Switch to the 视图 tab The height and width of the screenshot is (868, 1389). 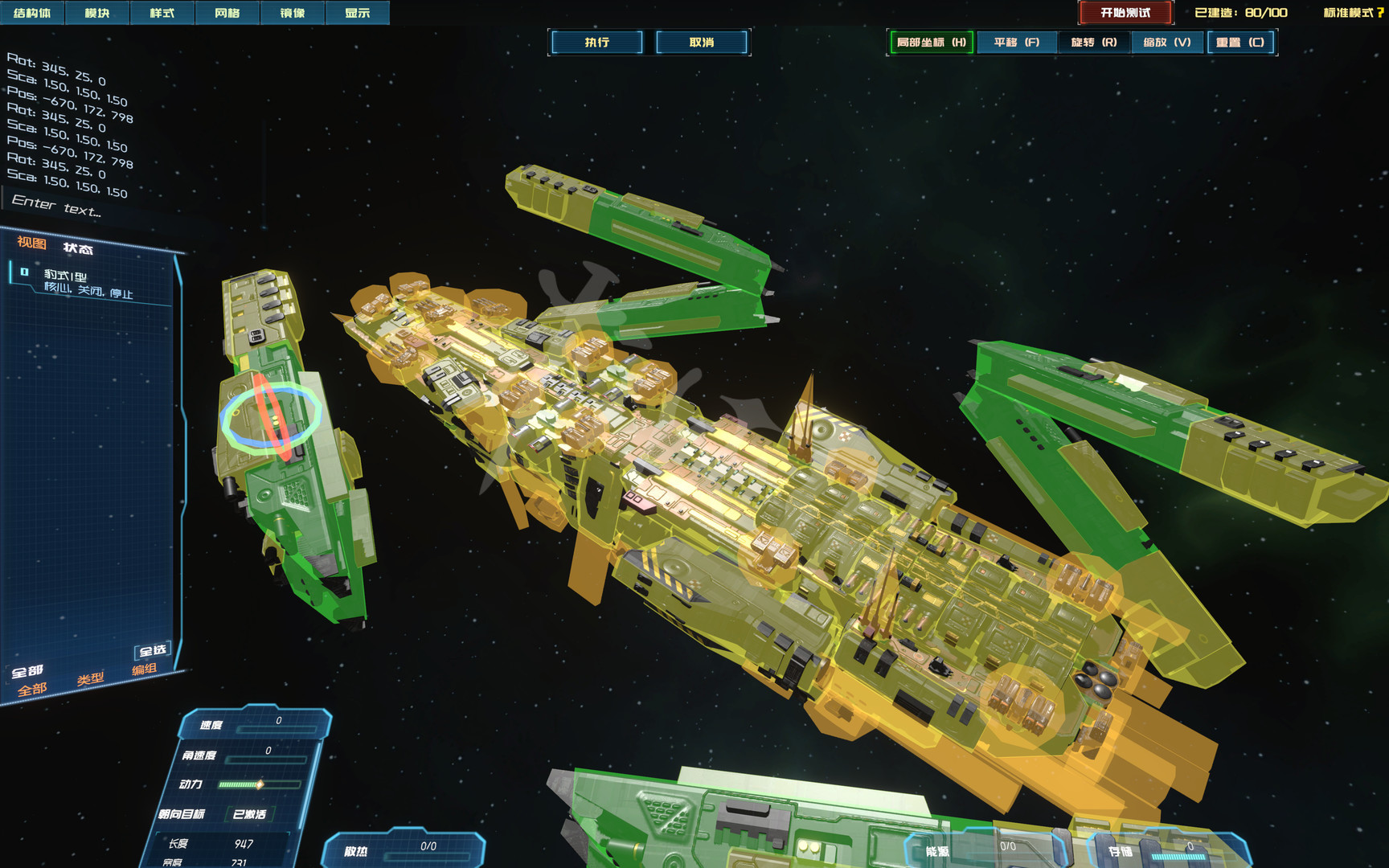(x=31, y=243)
